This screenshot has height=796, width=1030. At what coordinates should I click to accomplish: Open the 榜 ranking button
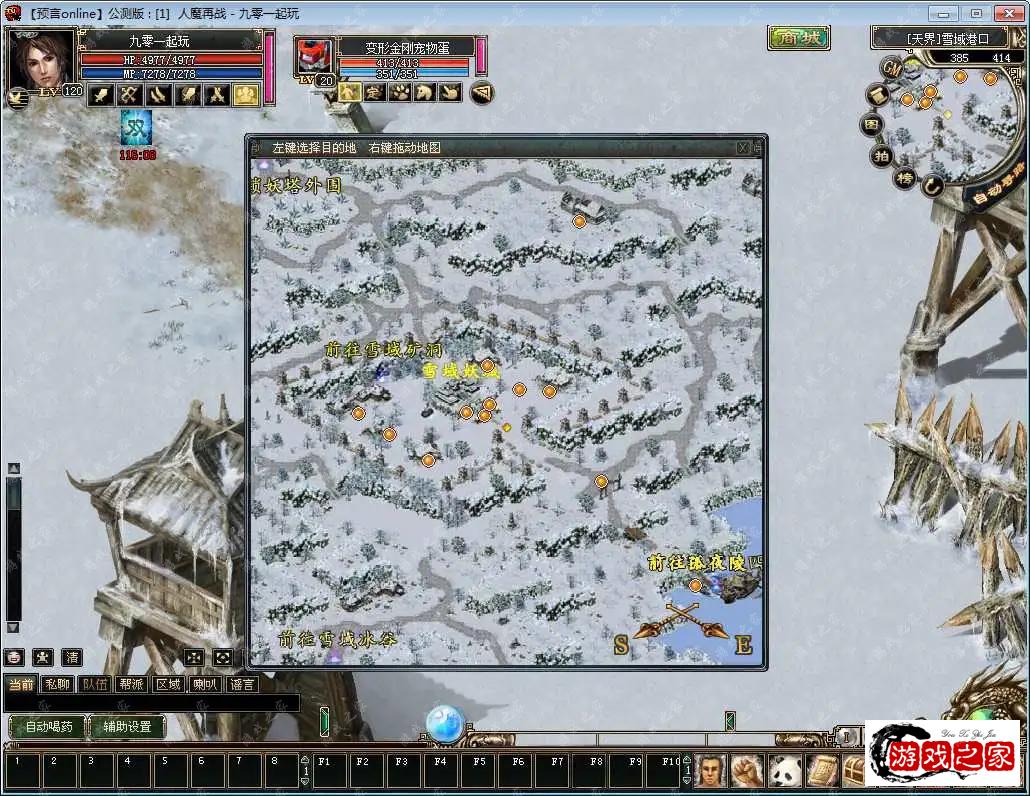(x=904, y=178)
